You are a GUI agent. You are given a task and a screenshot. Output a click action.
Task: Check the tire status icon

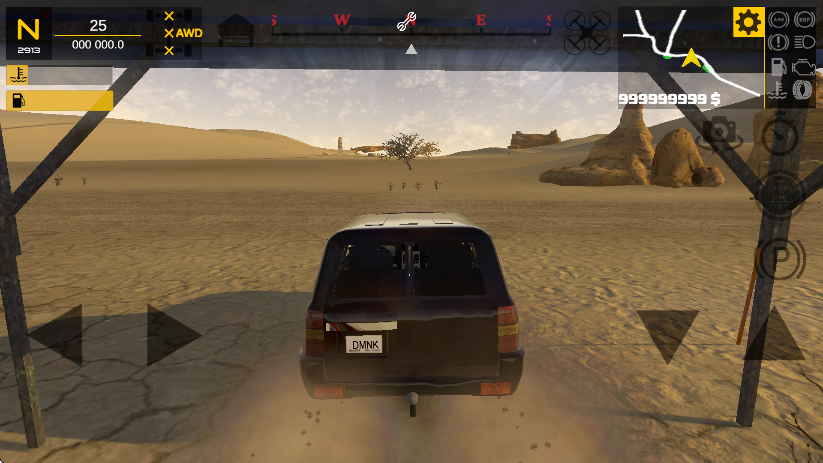pyautogui.click(x=802, y=90)
